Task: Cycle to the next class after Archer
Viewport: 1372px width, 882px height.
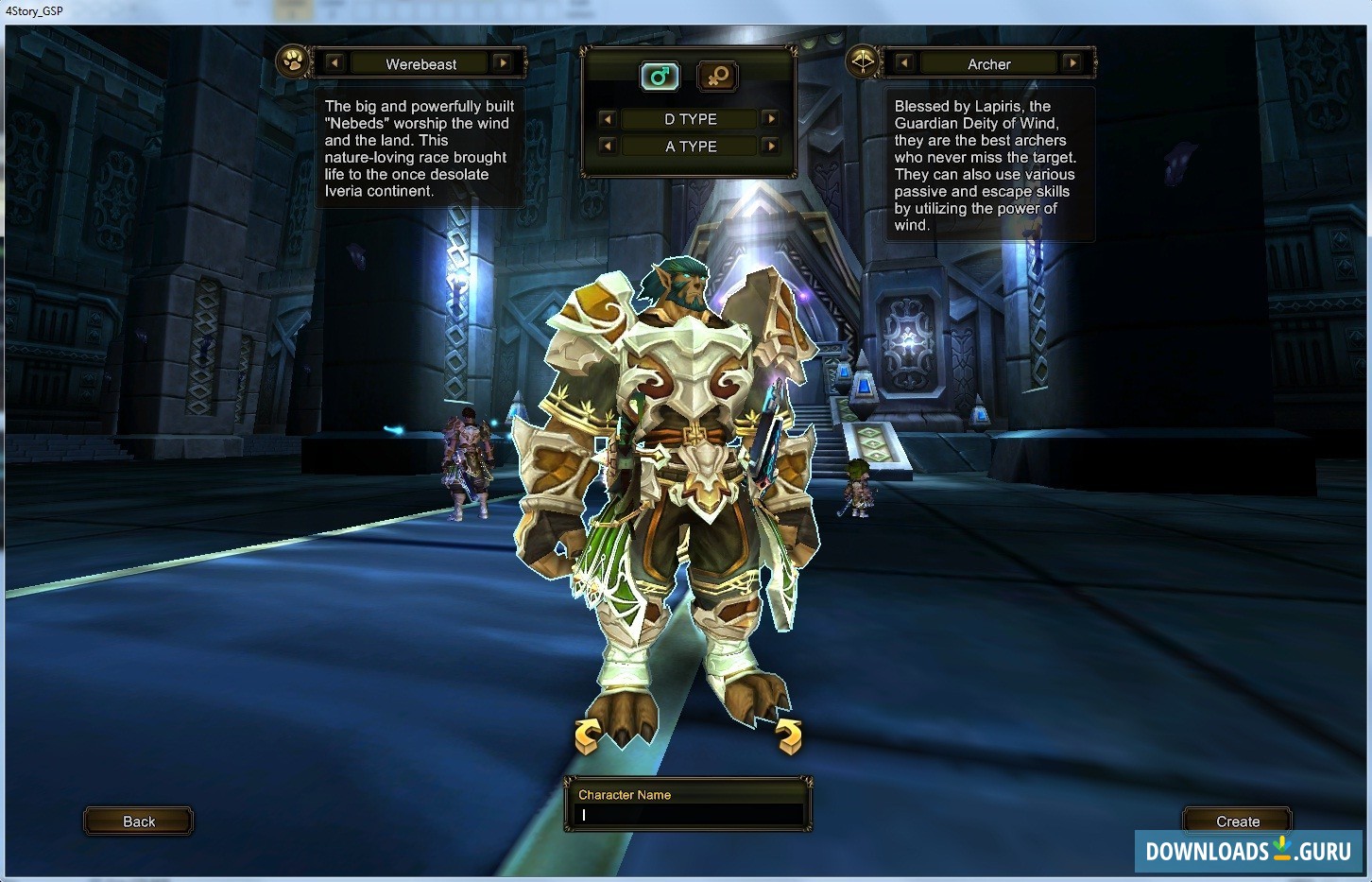Action: pos(1074,62)
